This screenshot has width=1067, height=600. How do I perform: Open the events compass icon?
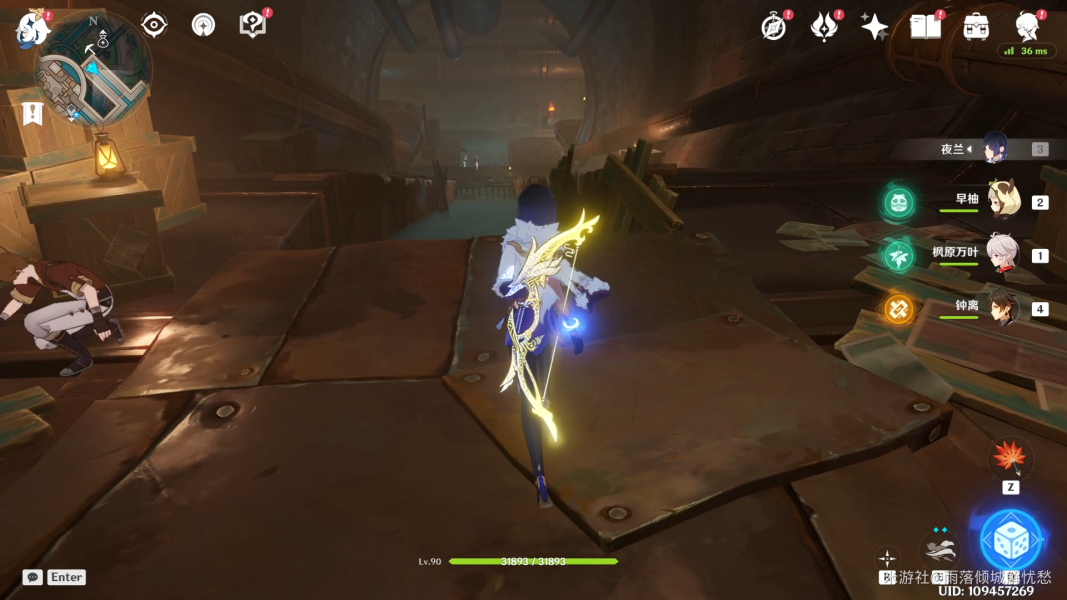[773, 28]
